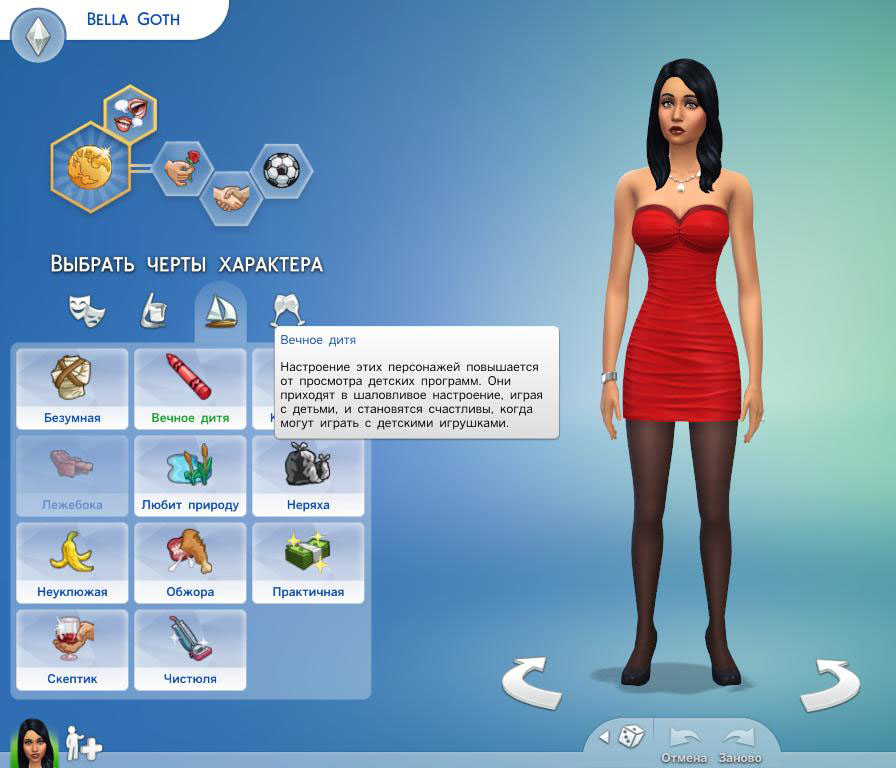Image resolution: width=896 pixels, height=768 pixels.
Task: Choose the Неряха trait
Action: (x=308, y=475)
